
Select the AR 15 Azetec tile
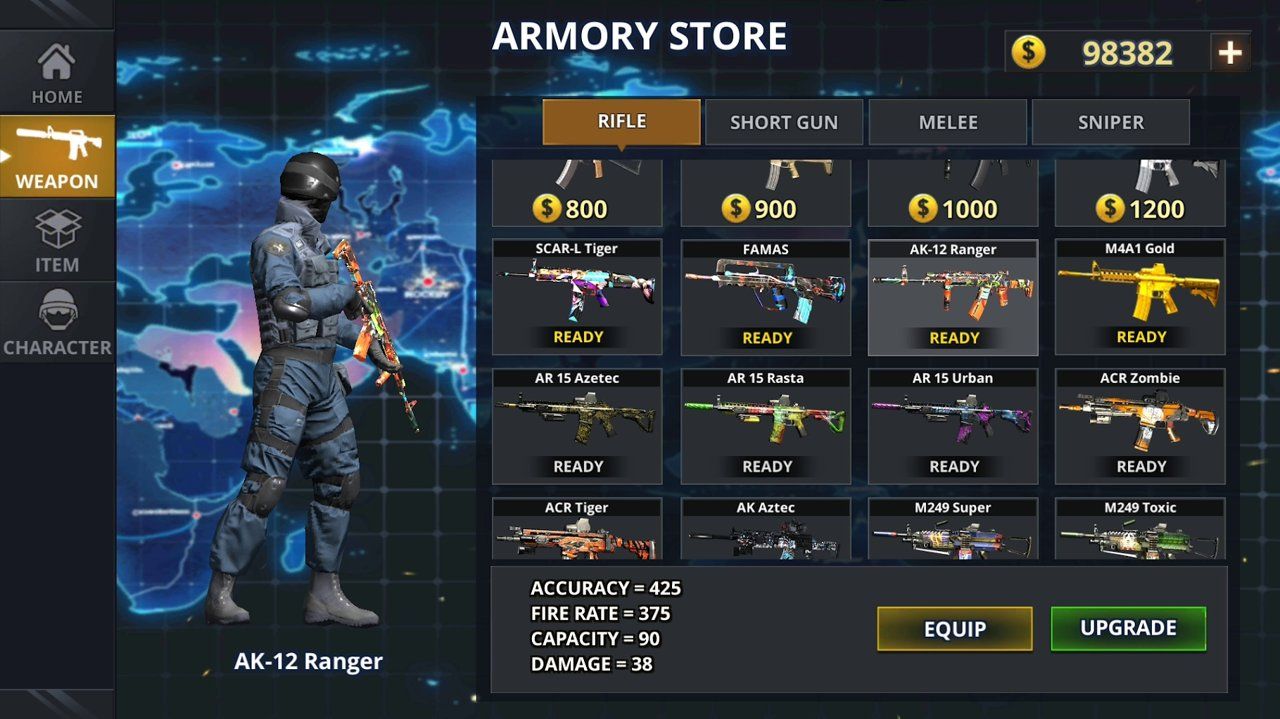point(577,426)
